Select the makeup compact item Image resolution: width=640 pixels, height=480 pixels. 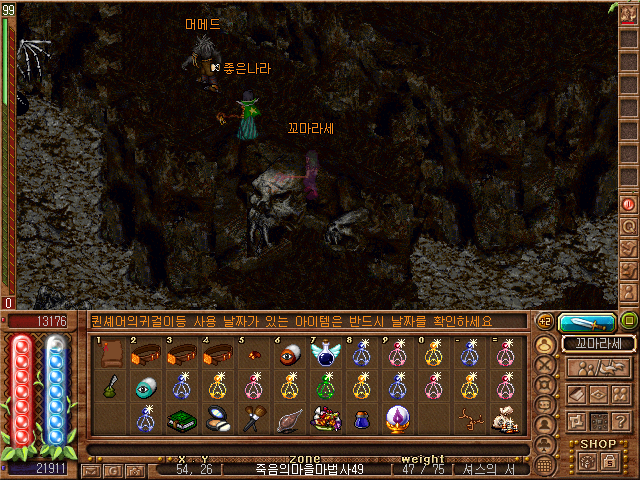[217, 419]
